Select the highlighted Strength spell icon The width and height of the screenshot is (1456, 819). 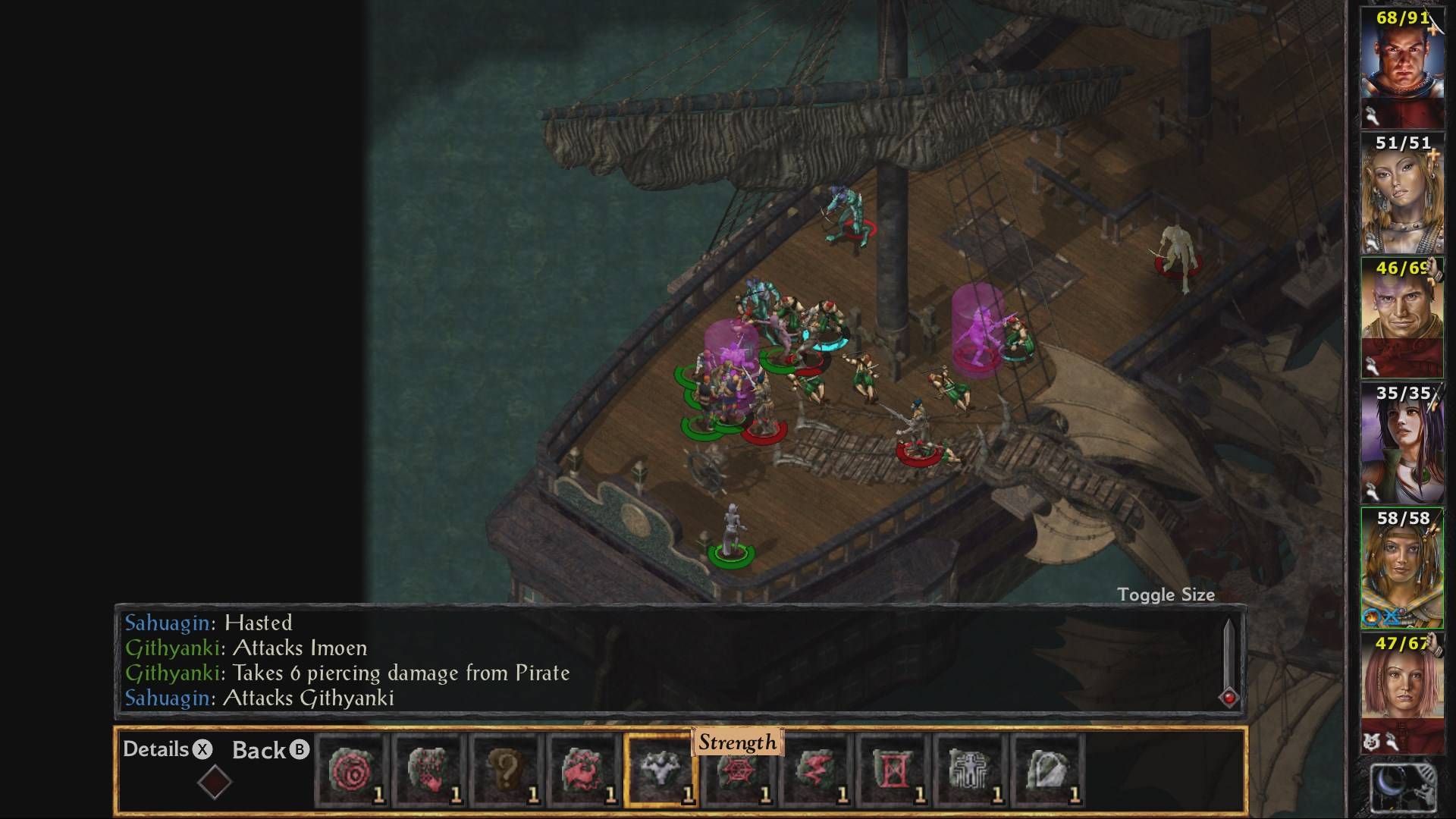(660, 770)
